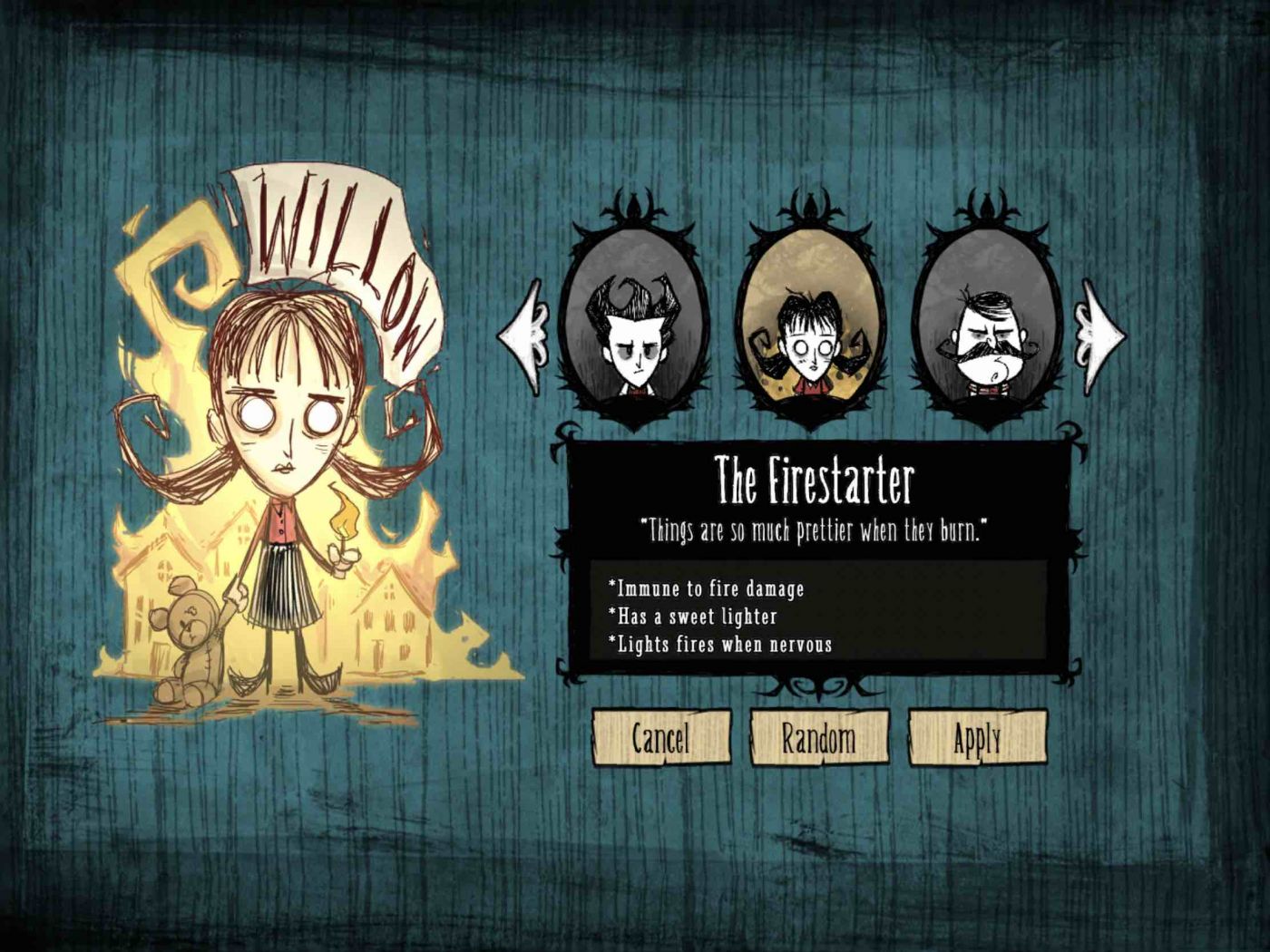
Task: Pick a Random character
Action: pos(818,737)
